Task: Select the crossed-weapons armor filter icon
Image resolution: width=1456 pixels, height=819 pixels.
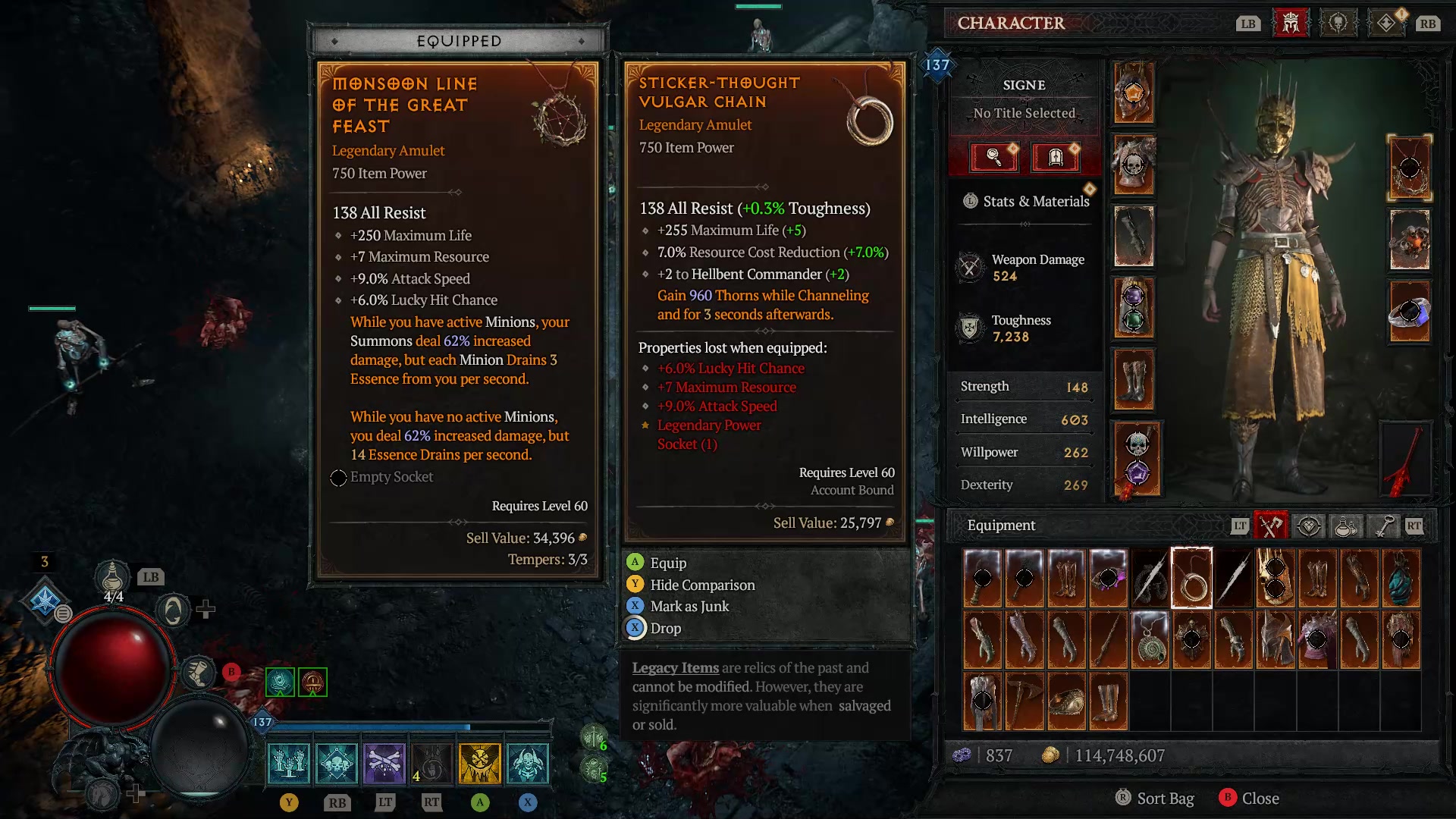Action: pyautogui.click(x=1271, y=525)
